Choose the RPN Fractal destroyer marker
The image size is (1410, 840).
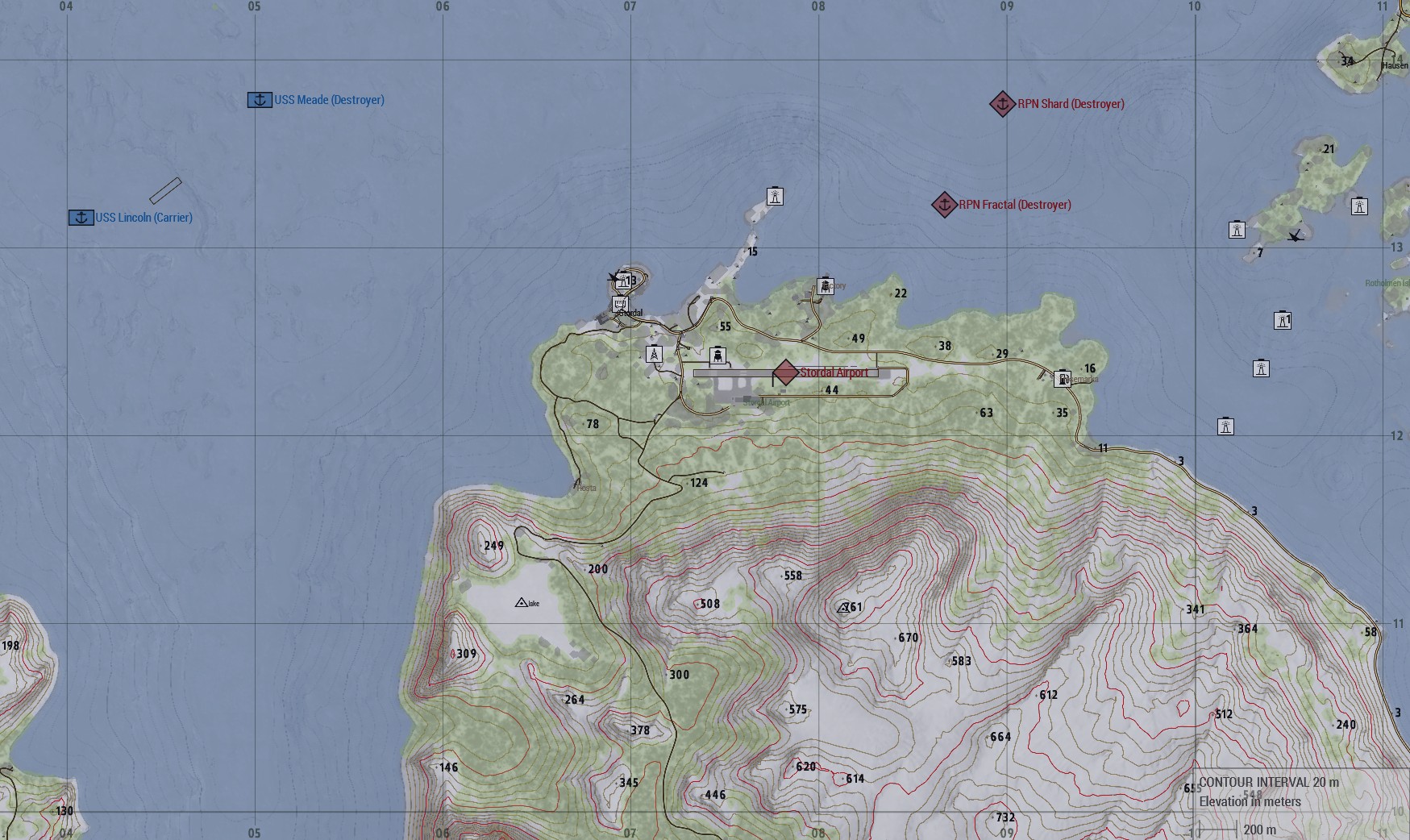pyautogui.click(x=944, y=205)
